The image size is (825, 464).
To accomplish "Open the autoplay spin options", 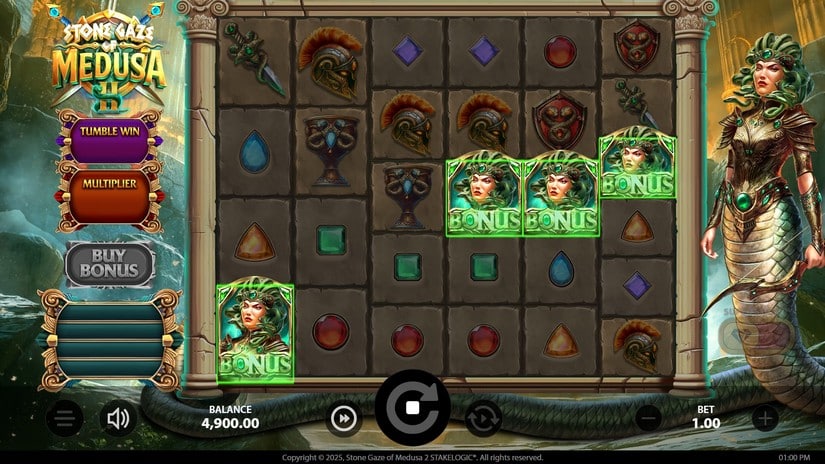I will (x=483, y=419).
